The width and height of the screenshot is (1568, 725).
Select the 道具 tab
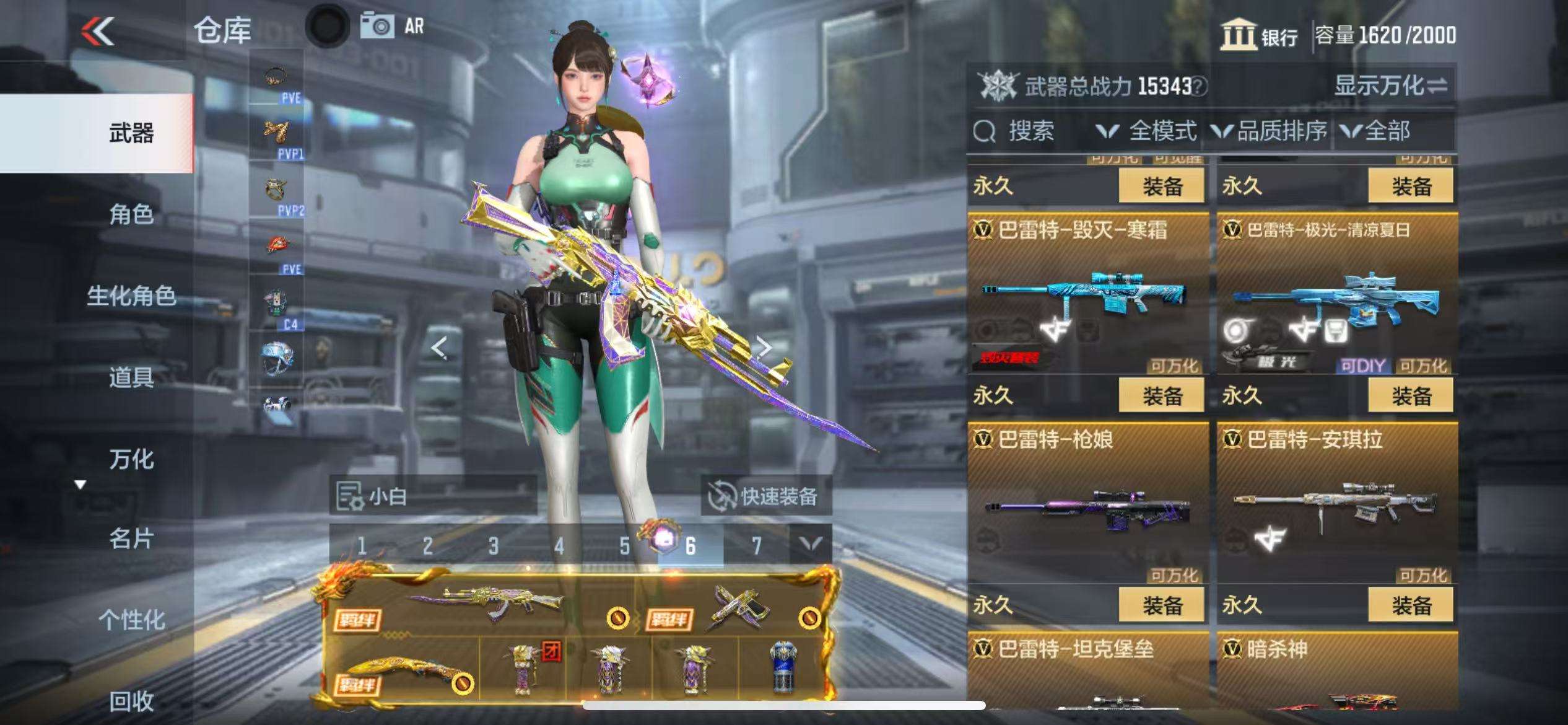coord(131,377)
